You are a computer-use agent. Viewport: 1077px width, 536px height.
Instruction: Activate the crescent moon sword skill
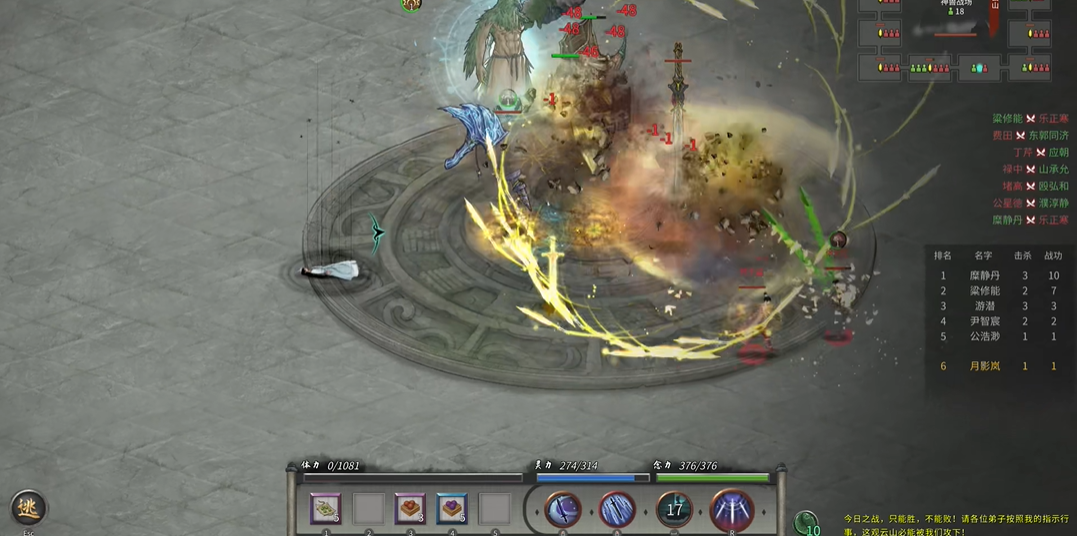563,510
